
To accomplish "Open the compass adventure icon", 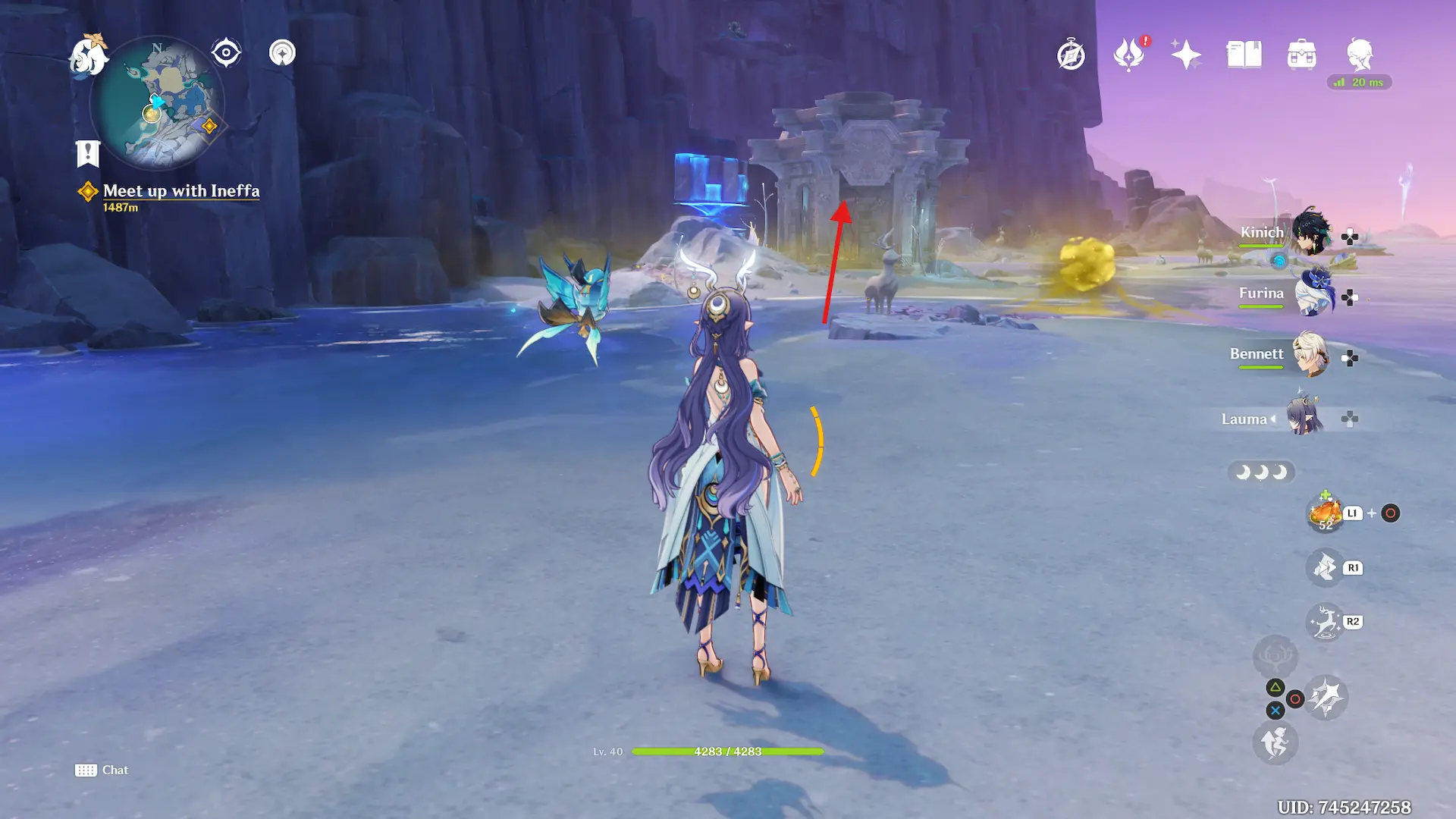I will pyautogui.click(x=1071, y=55).
